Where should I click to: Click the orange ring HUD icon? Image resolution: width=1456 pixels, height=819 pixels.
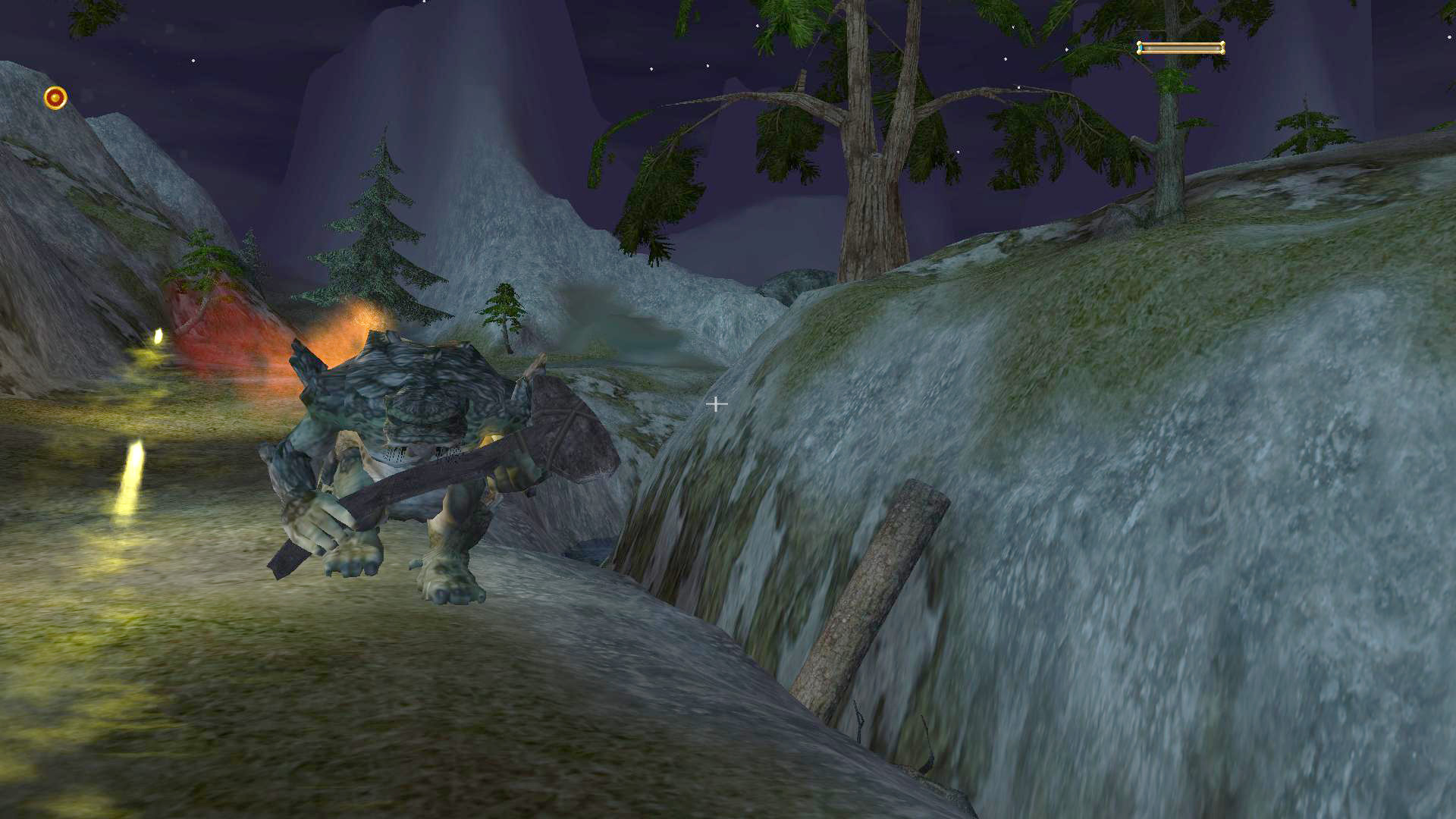(x=55, y=98)
